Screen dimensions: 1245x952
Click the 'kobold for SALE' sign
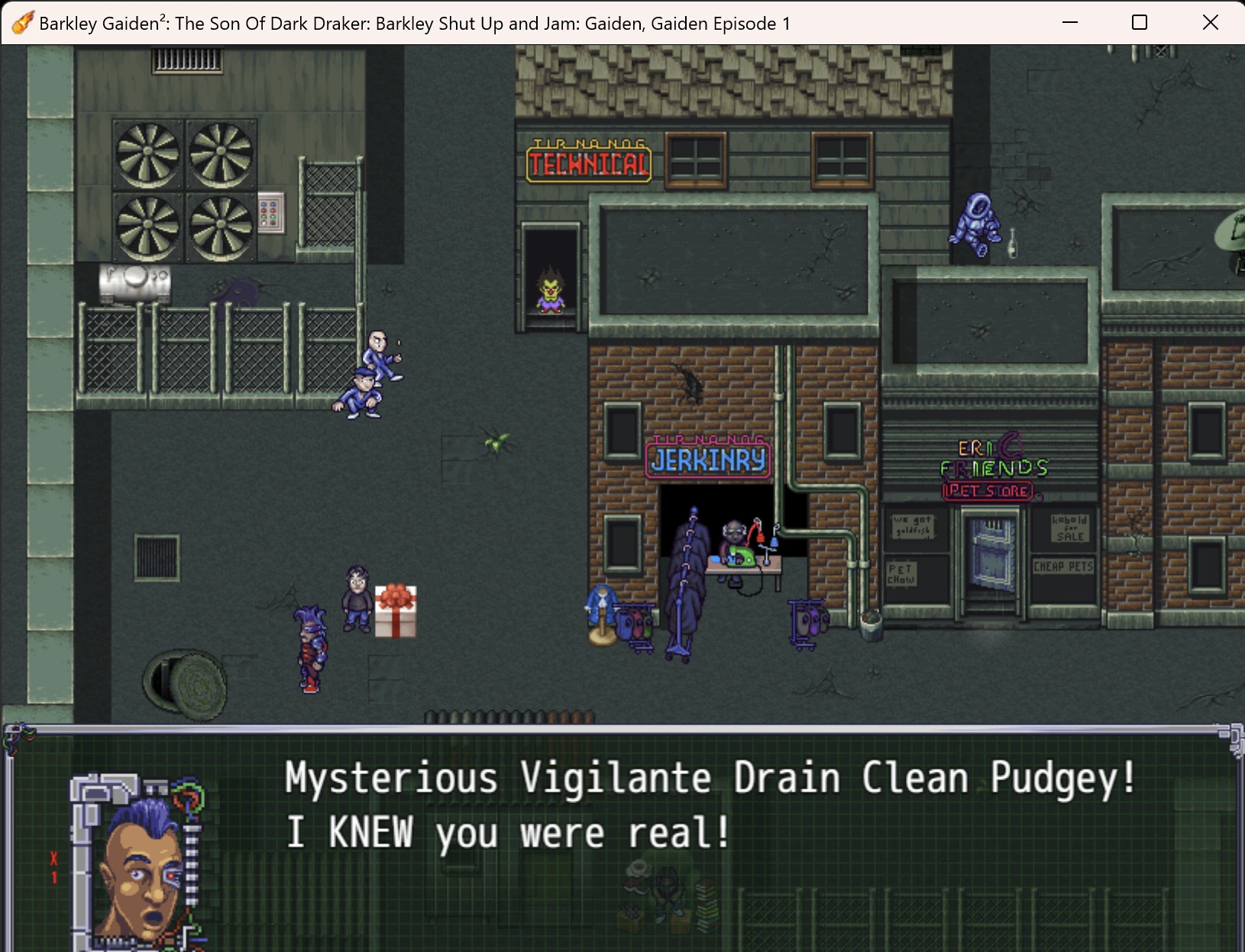(1069, 529)
